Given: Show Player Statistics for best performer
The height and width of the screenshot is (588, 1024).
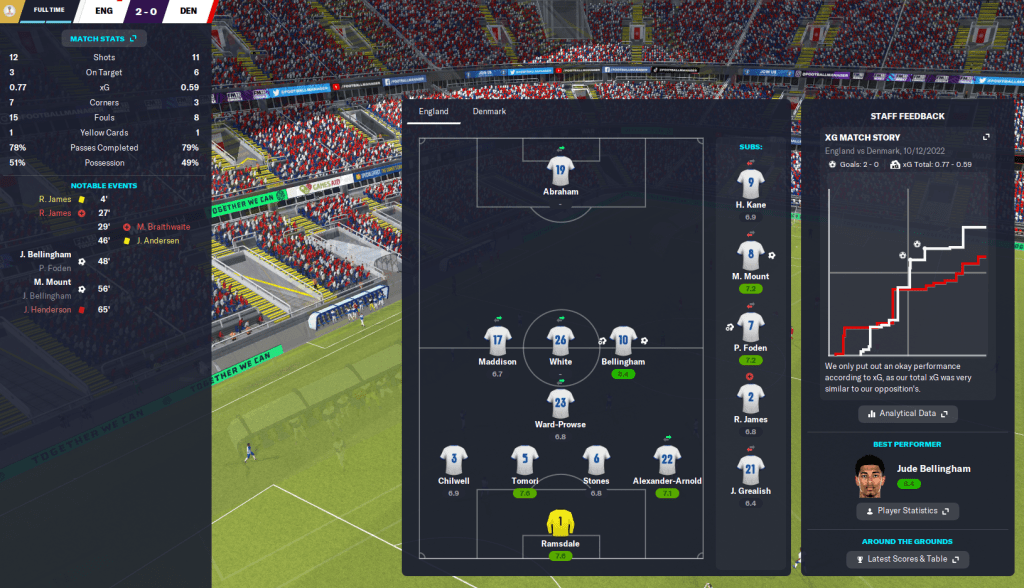Looking at the screenshot, I should point(908,511).
